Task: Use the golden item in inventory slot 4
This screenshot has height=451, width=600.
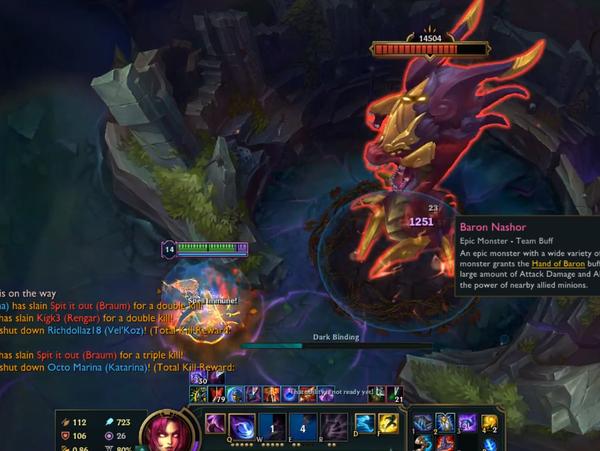Action: [490, 423]
